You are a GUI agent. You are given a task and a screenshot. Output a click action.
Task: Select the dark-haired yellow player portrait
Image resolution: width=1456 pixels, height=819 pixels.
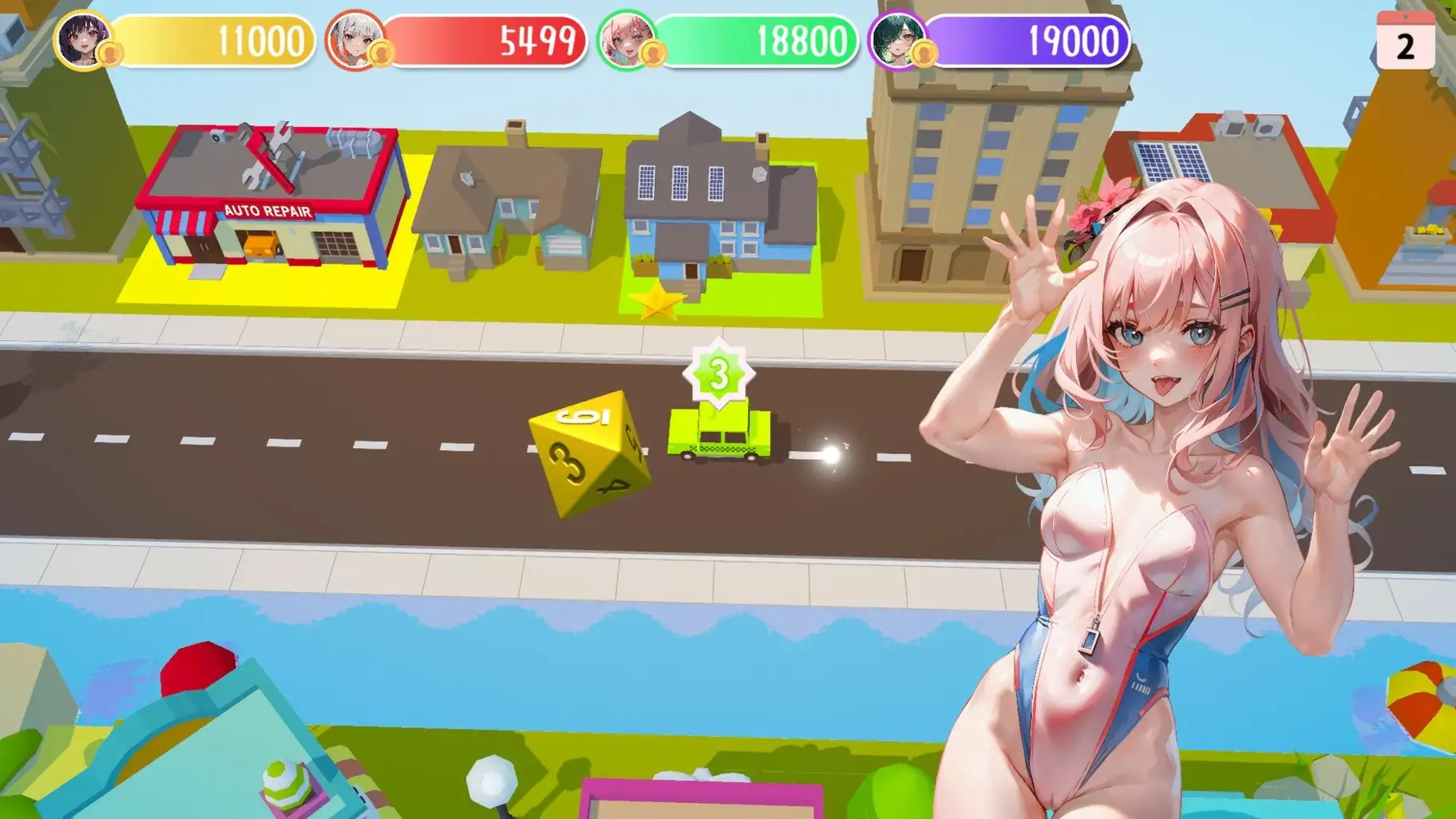(x=82, y=38)
